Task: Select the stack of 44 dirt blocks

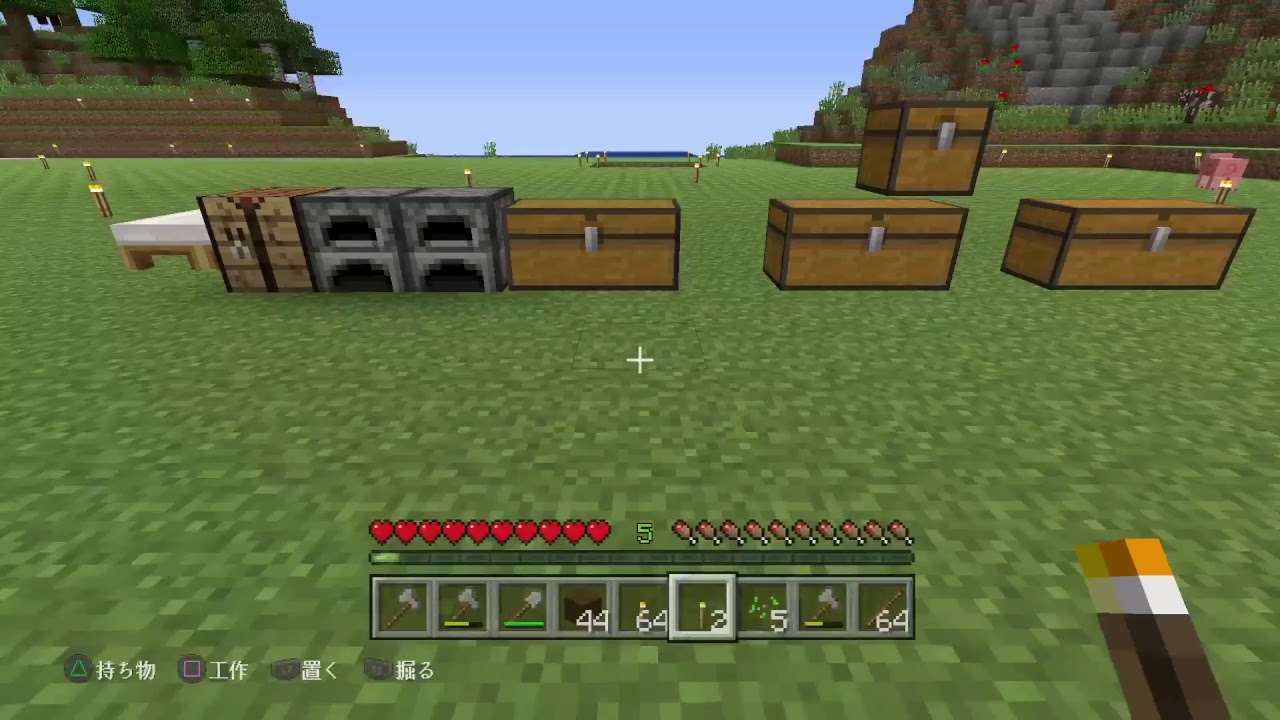Action: [x=583, y=605]
